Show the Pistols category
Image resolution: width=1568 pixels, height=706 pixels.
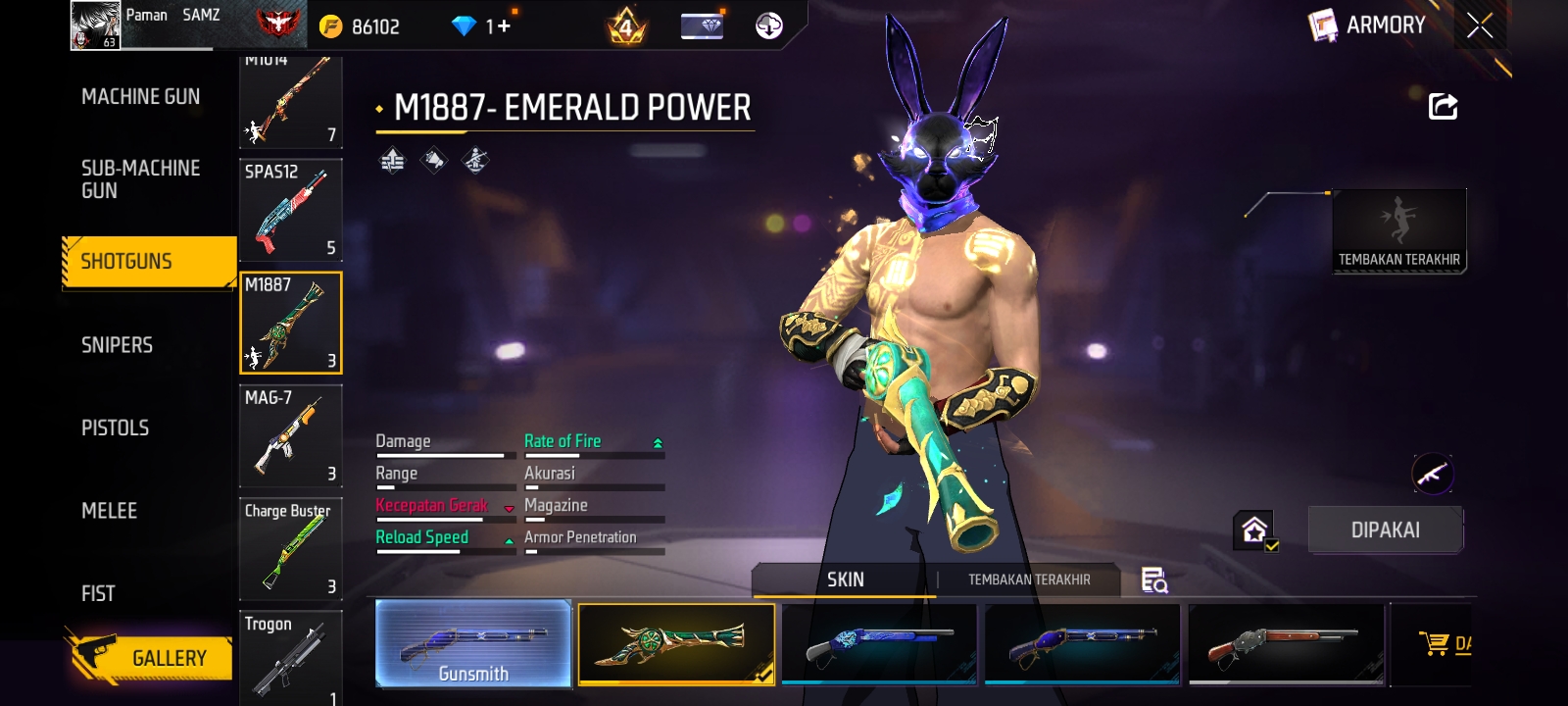[115, 428]
